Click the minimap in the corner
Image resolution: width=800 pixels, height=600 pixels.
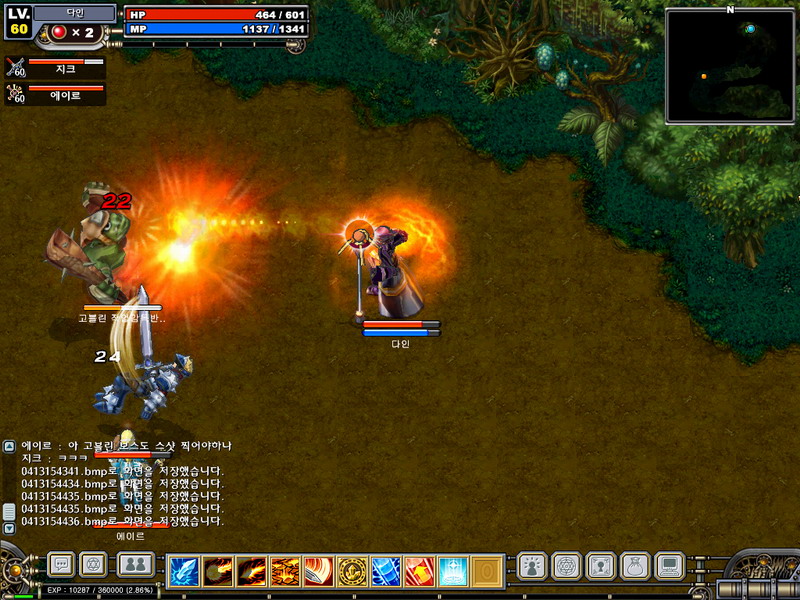coord(730,66)
